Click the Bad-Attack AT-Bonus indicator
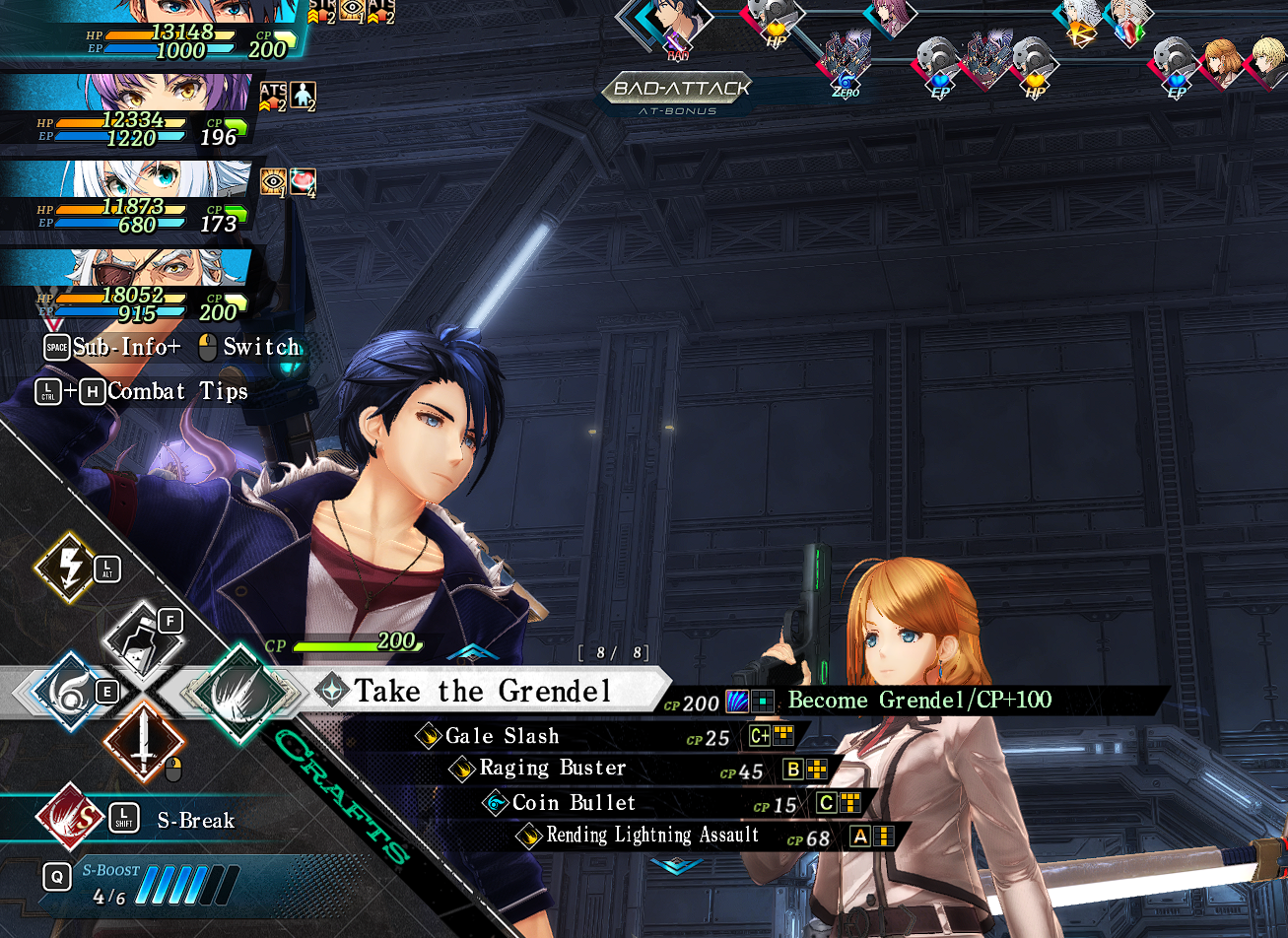The image size is (1288, 938). point(677,93)
